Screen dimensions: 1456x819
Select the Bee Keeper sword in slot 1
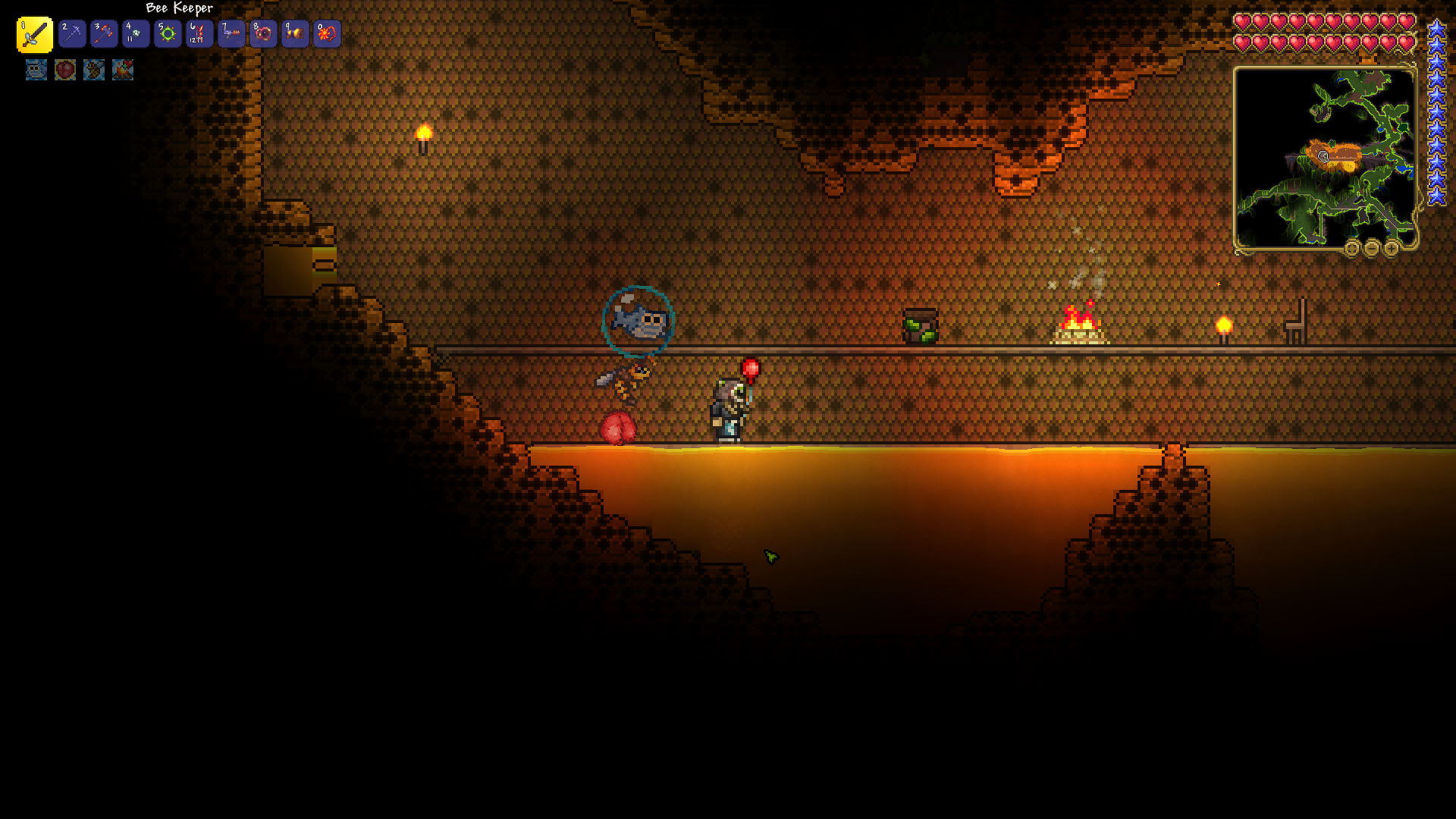point(35,35)
